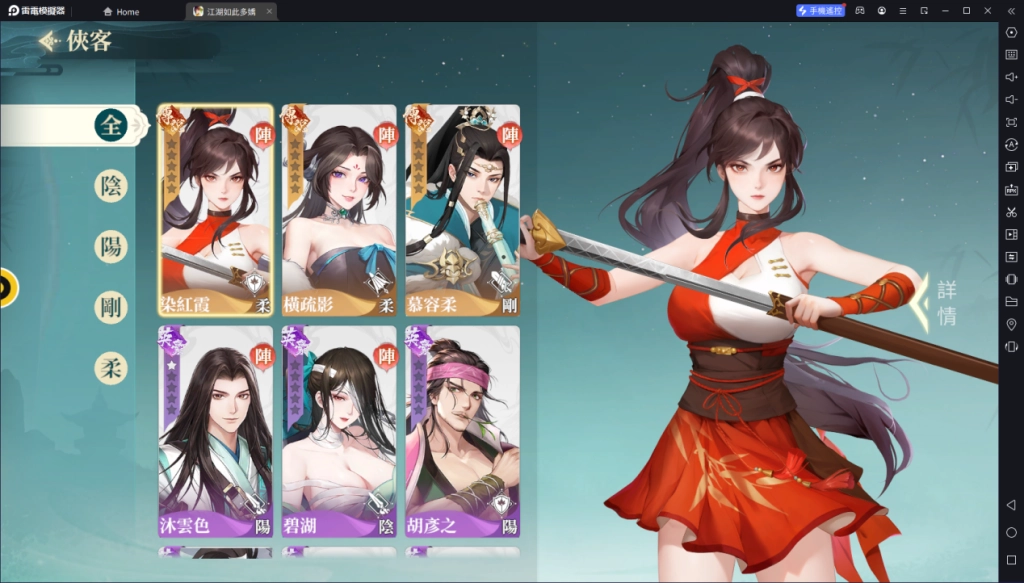Select the 全 filter tab
The width and height of the screenshot is (1024, 583).
pyautogui.click(x=111, y=125)
